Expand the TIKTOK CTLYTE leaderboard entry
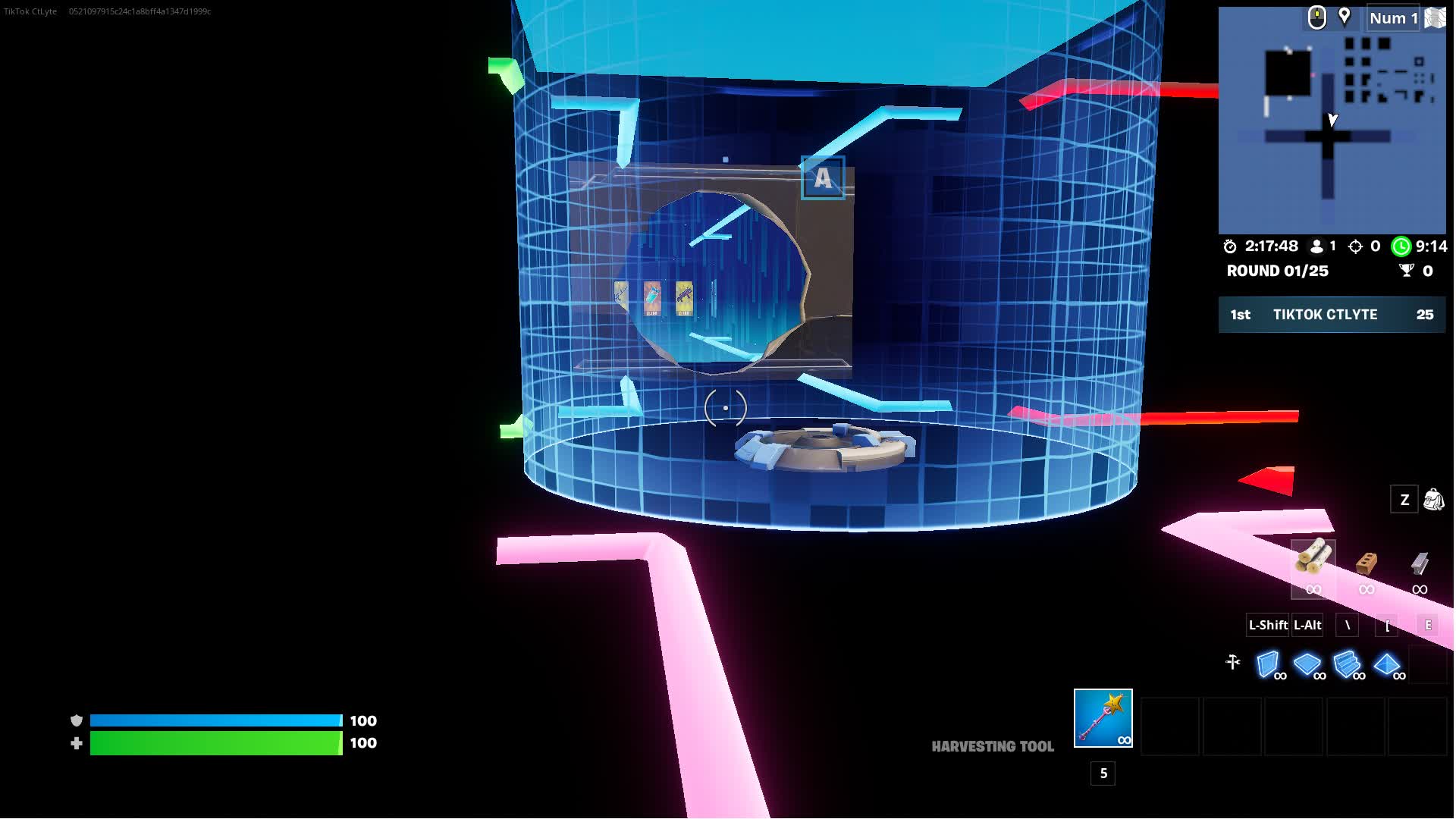This screenshot has height=819, width=1456. coord(1326,315)
